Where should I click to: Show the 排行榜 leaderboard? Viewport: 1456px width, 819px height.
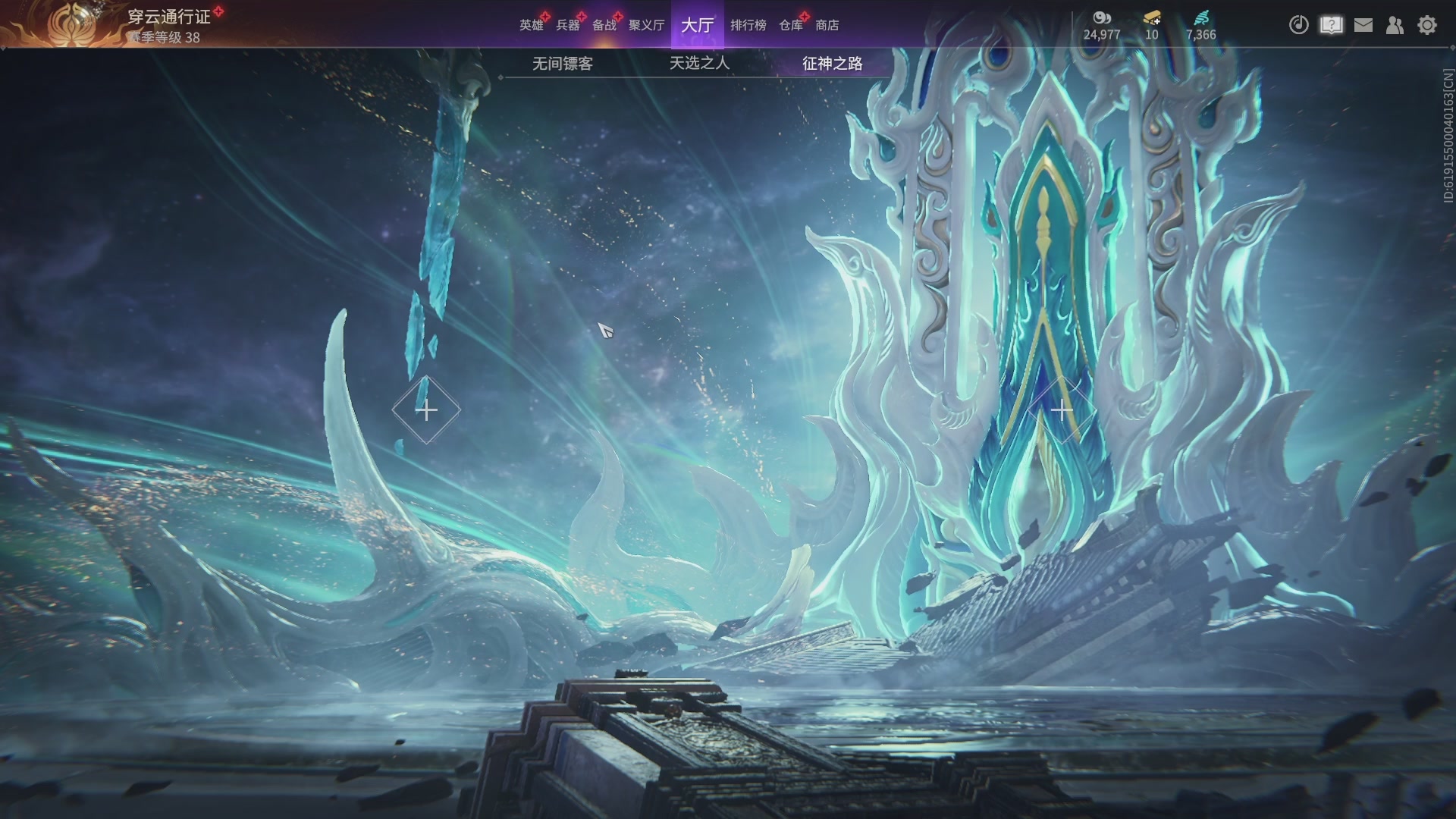pyautogui.click(x=748, y=25)
